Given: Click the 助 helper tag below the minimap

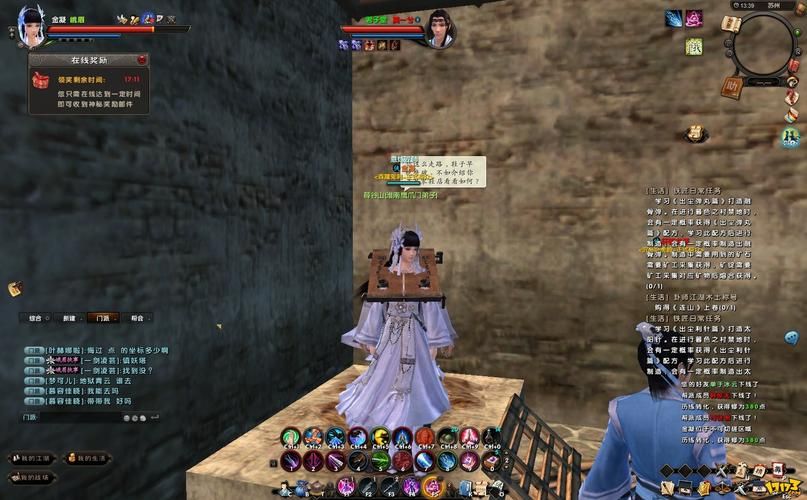Looking at the screenshot, I should (732, 86).
